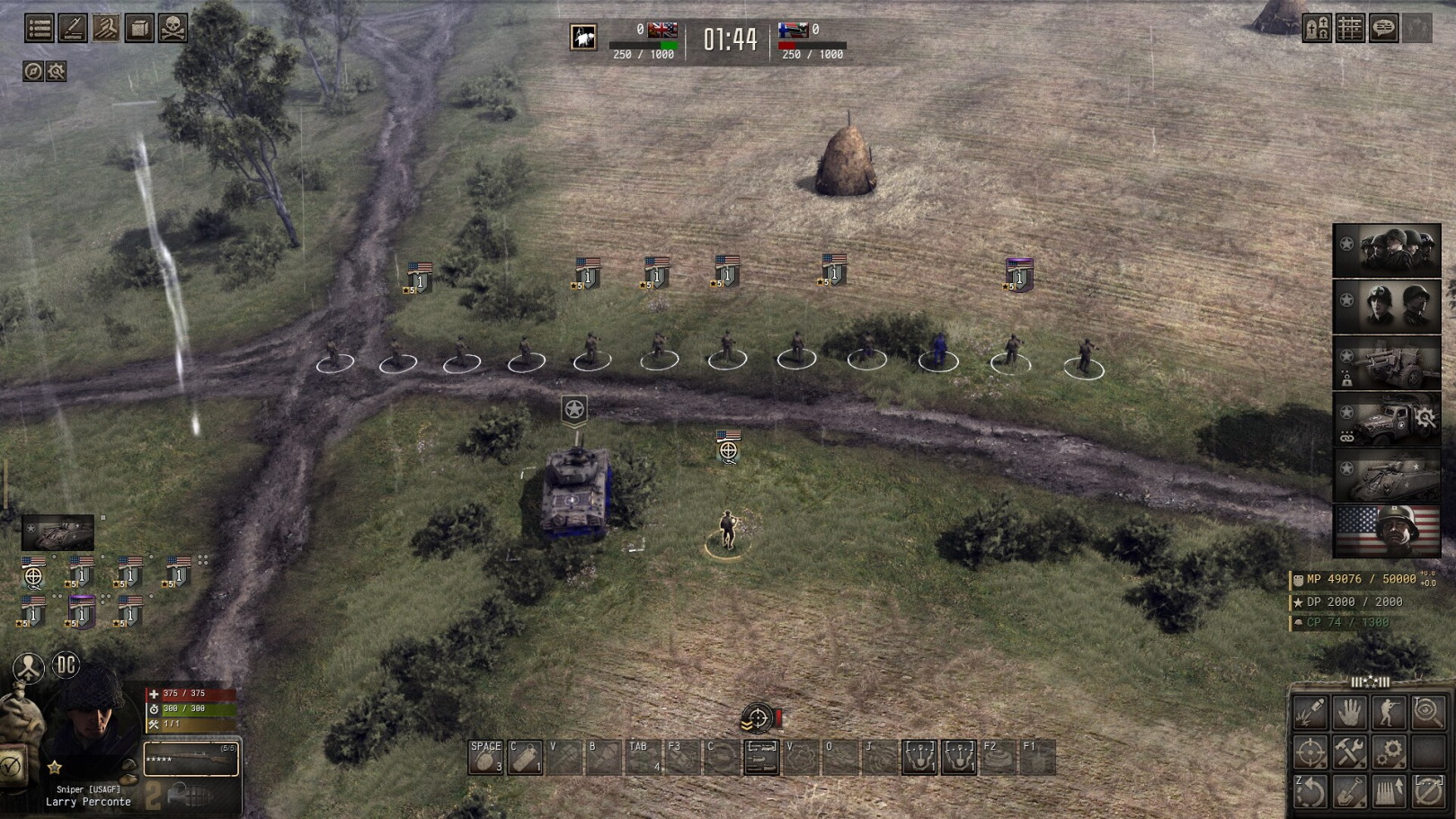Activate the hold position hand command

point(1350,713)
